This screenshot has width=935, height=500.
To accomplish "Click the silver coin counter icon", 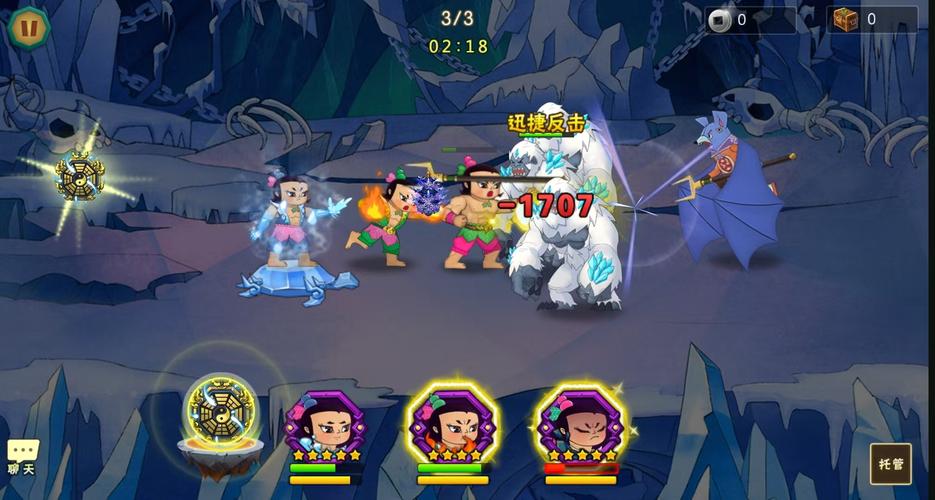I will click(x=720, y=20).
